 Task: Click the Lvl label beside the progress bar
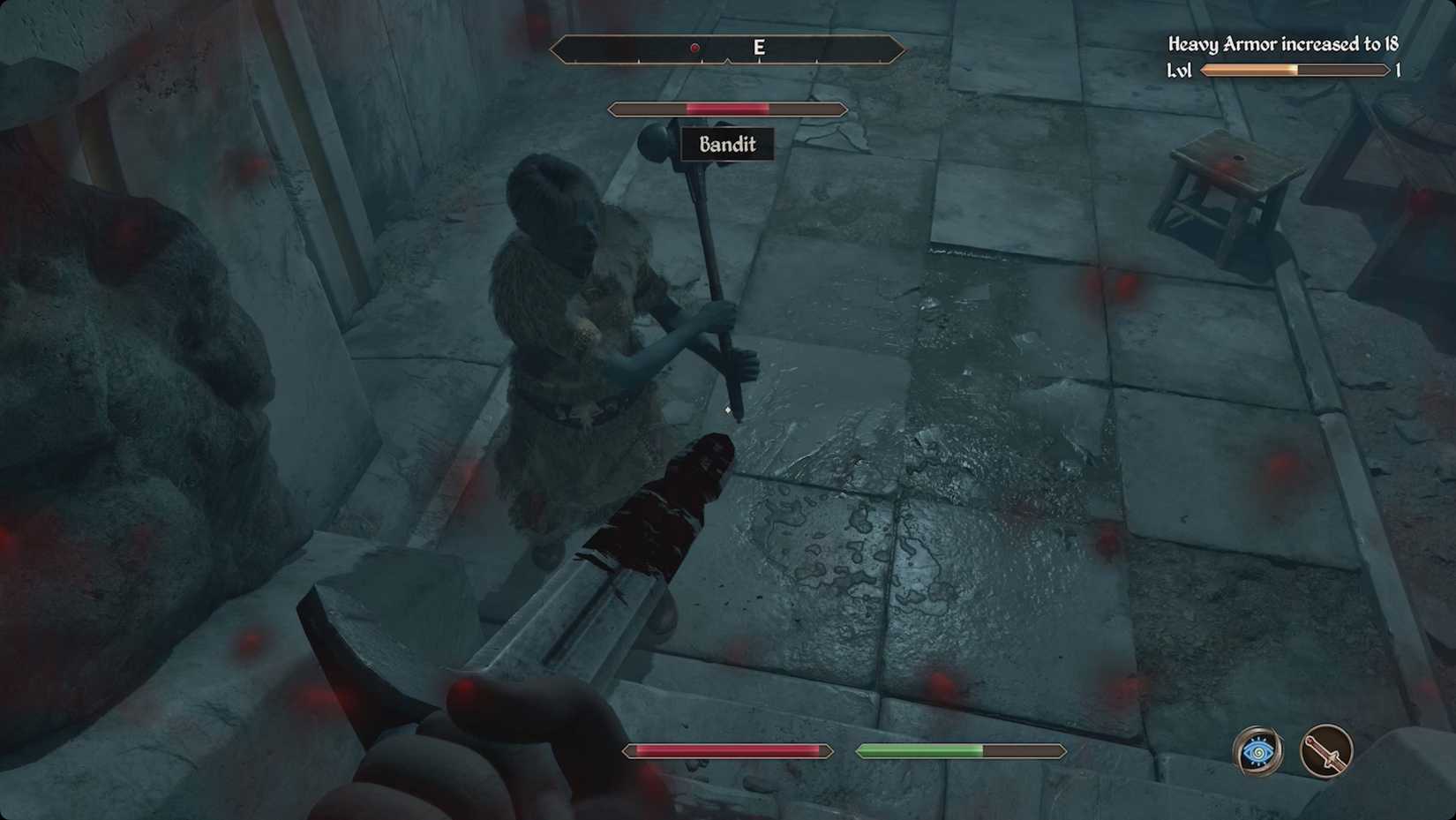1180,70
